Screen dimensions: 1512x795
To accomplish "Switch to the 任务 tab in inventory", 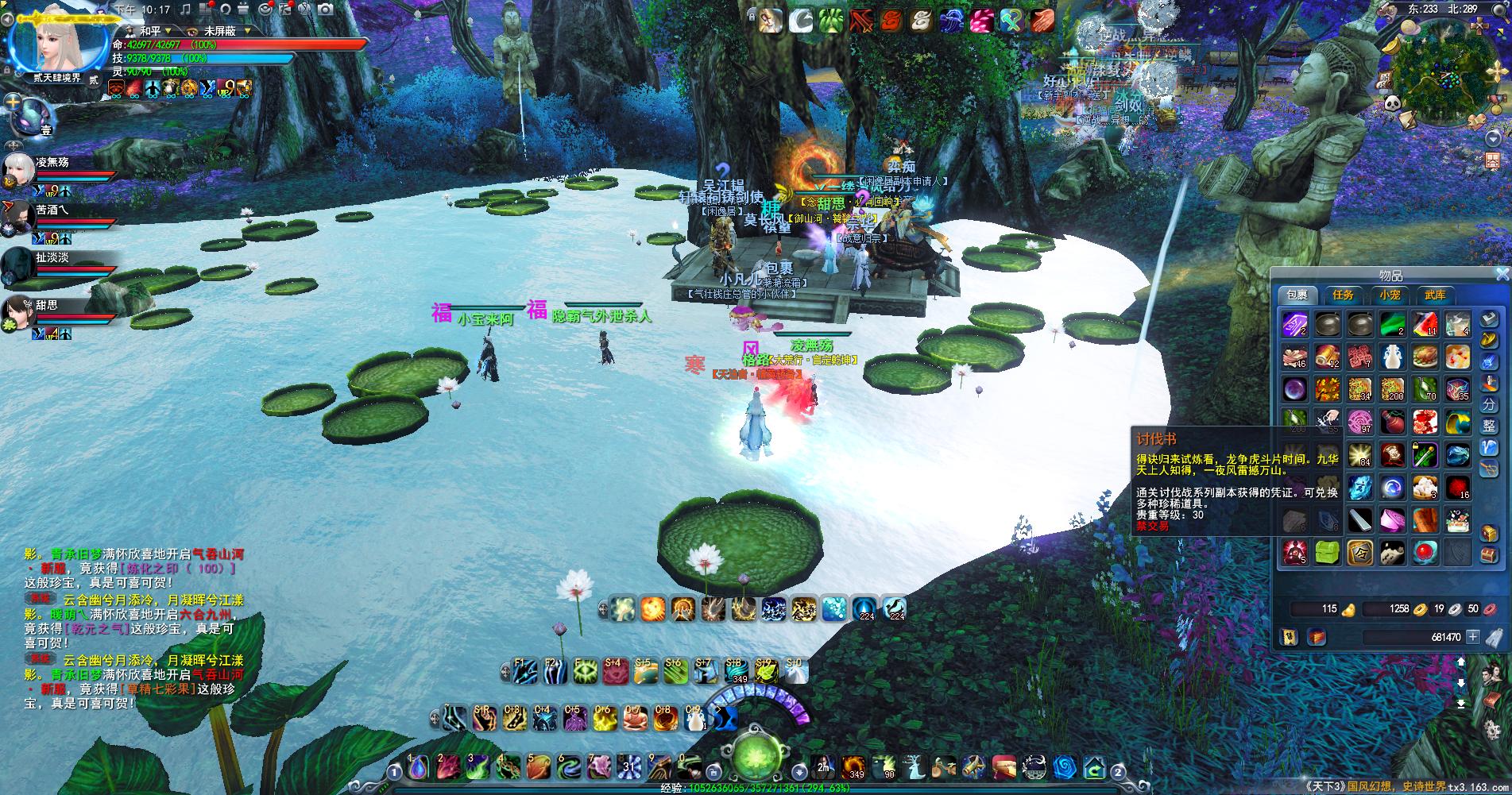I will coord(1343,295).
